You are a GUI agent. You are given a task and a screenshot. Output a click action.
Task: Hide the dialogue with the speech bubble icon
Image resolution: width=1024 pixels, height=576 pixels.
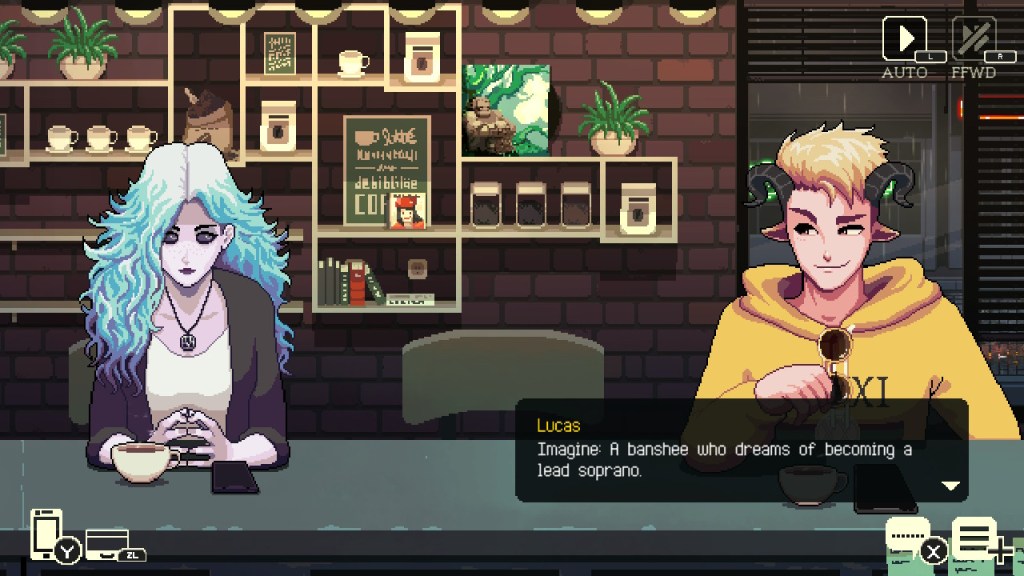pyautogui.click(x=909, y=538)
